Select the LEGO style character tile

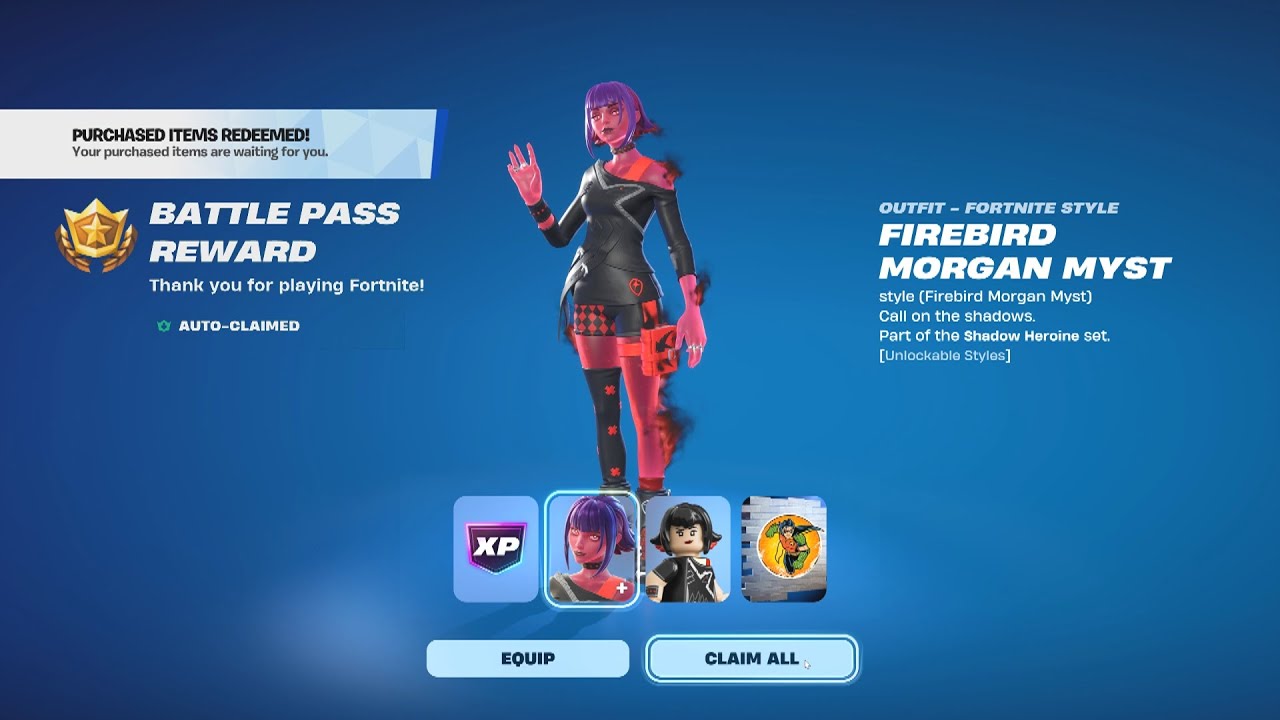687,550
